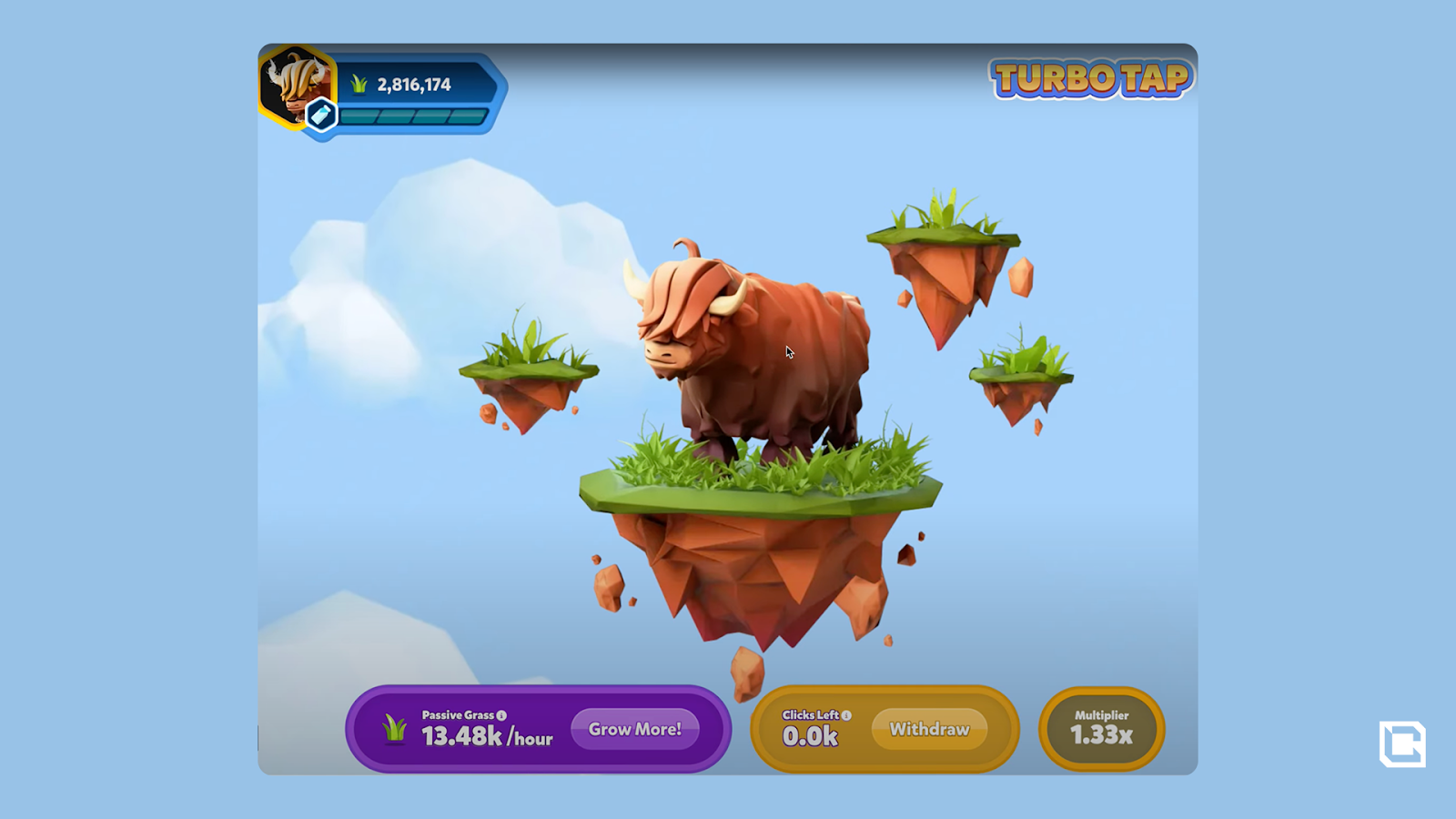The image size is (1456, 819).
Task: Open Passive Grass info tooltip icon
Action: coord(500,715)
